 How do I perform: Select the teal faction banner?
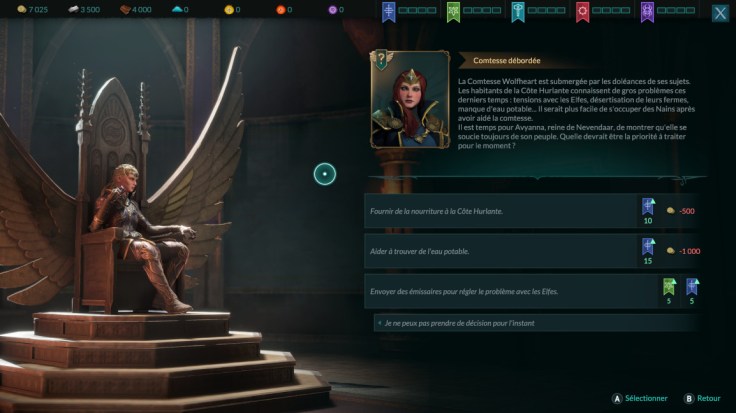[x=518, y=11]
